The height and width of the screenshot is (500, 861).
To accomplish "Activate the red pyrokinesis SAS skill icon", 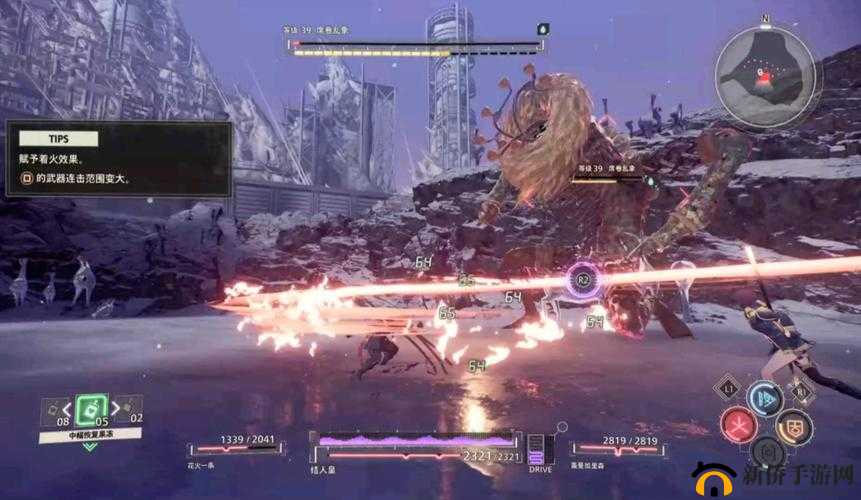I will coord(738,425).
